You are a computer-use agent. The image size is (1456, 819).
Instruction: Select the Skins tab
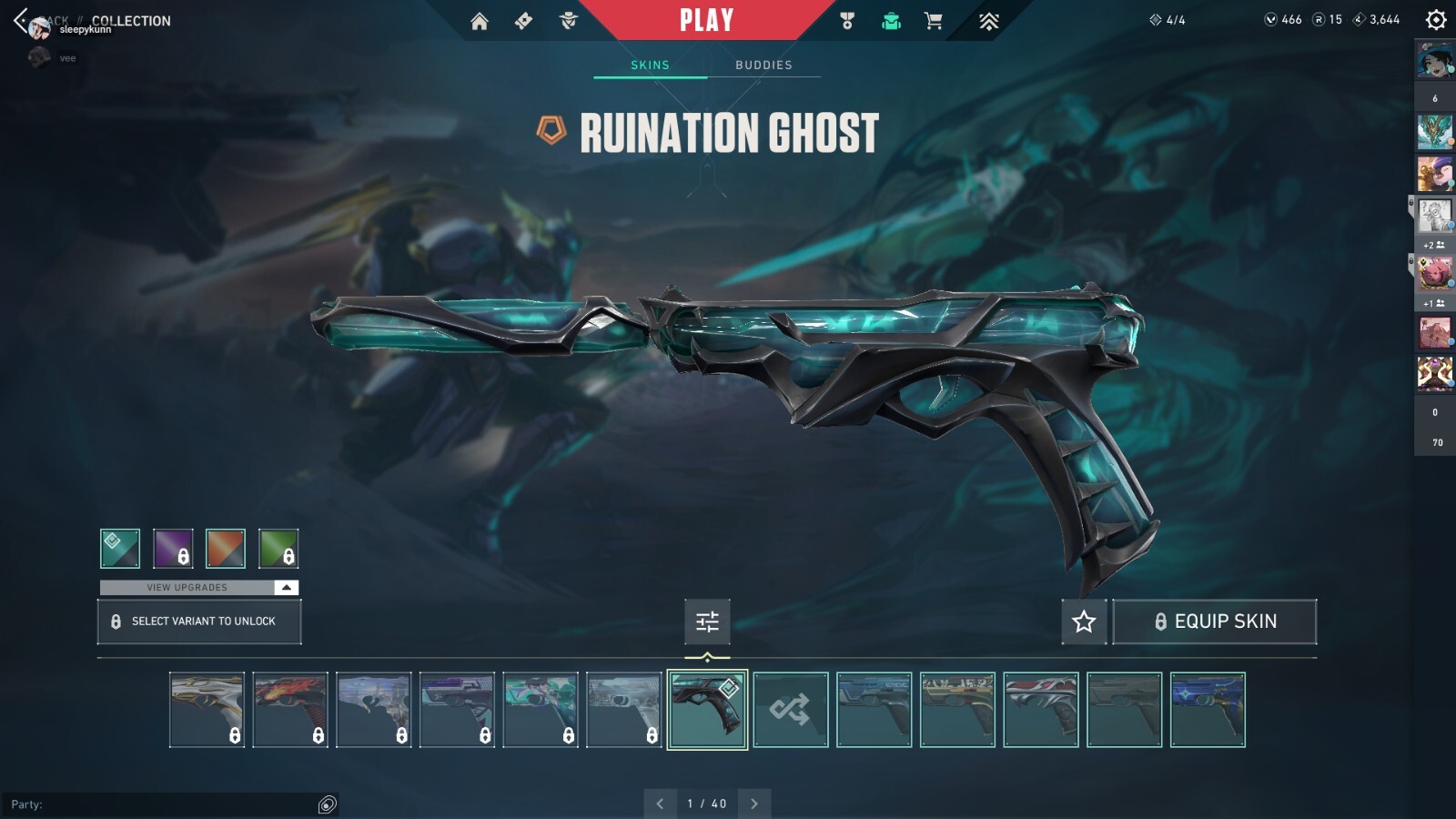point(650,64)
